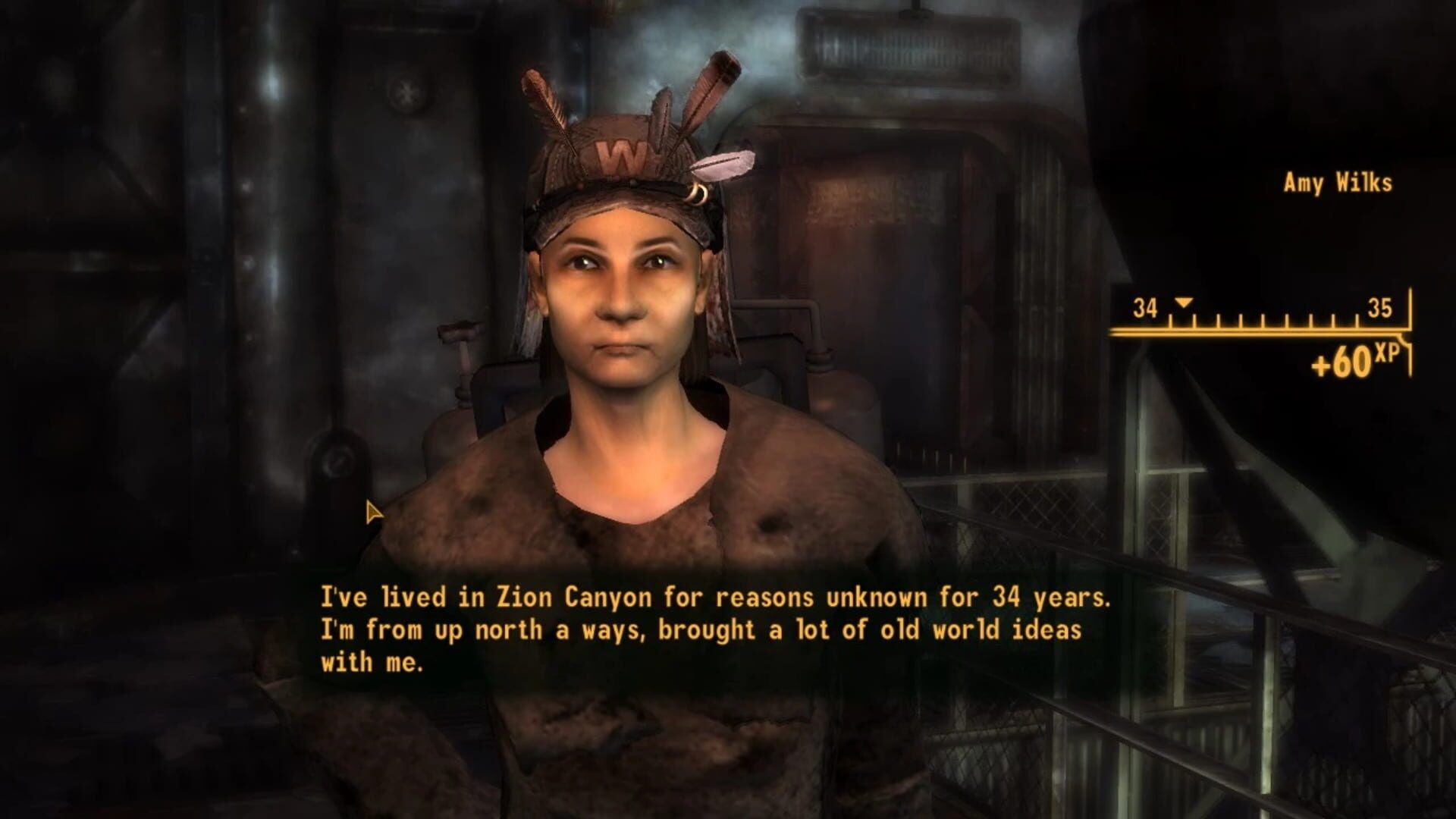
Task: Click the dialogue subtitle about Zion Canyon
Action: point(714,598)
